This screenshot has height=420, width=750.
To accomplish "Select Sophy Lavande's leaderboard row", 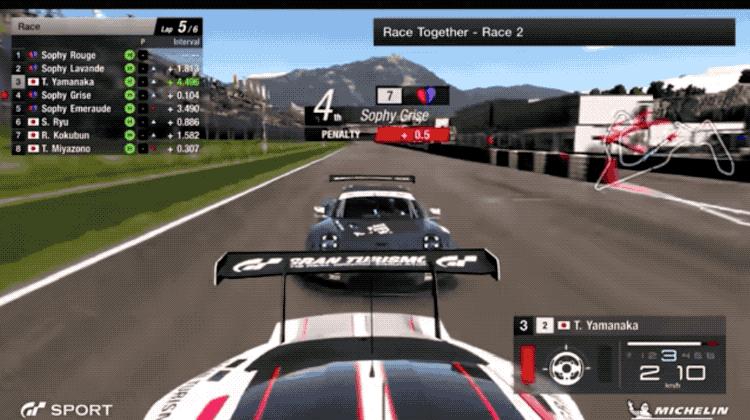I will pyautogui.click(x=72, y=68).
